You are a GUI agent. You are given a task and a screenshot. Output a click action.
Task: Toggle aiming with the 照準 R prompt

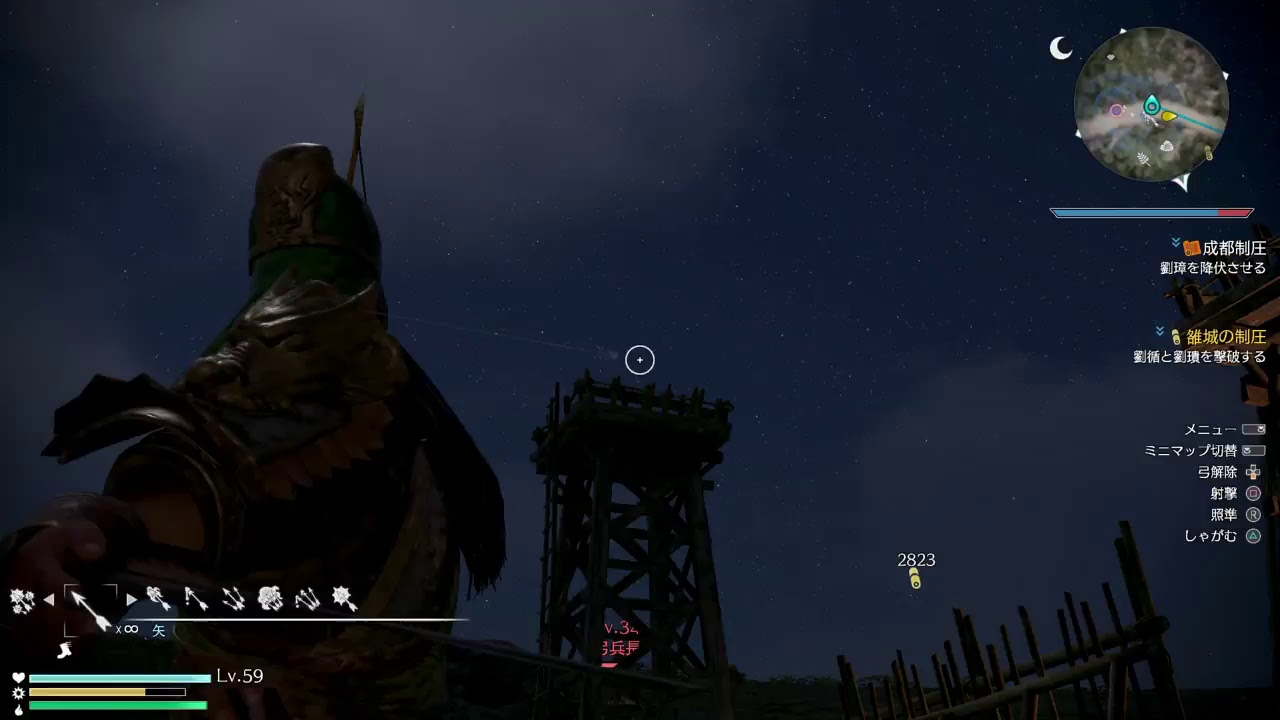click(1226, 514)
